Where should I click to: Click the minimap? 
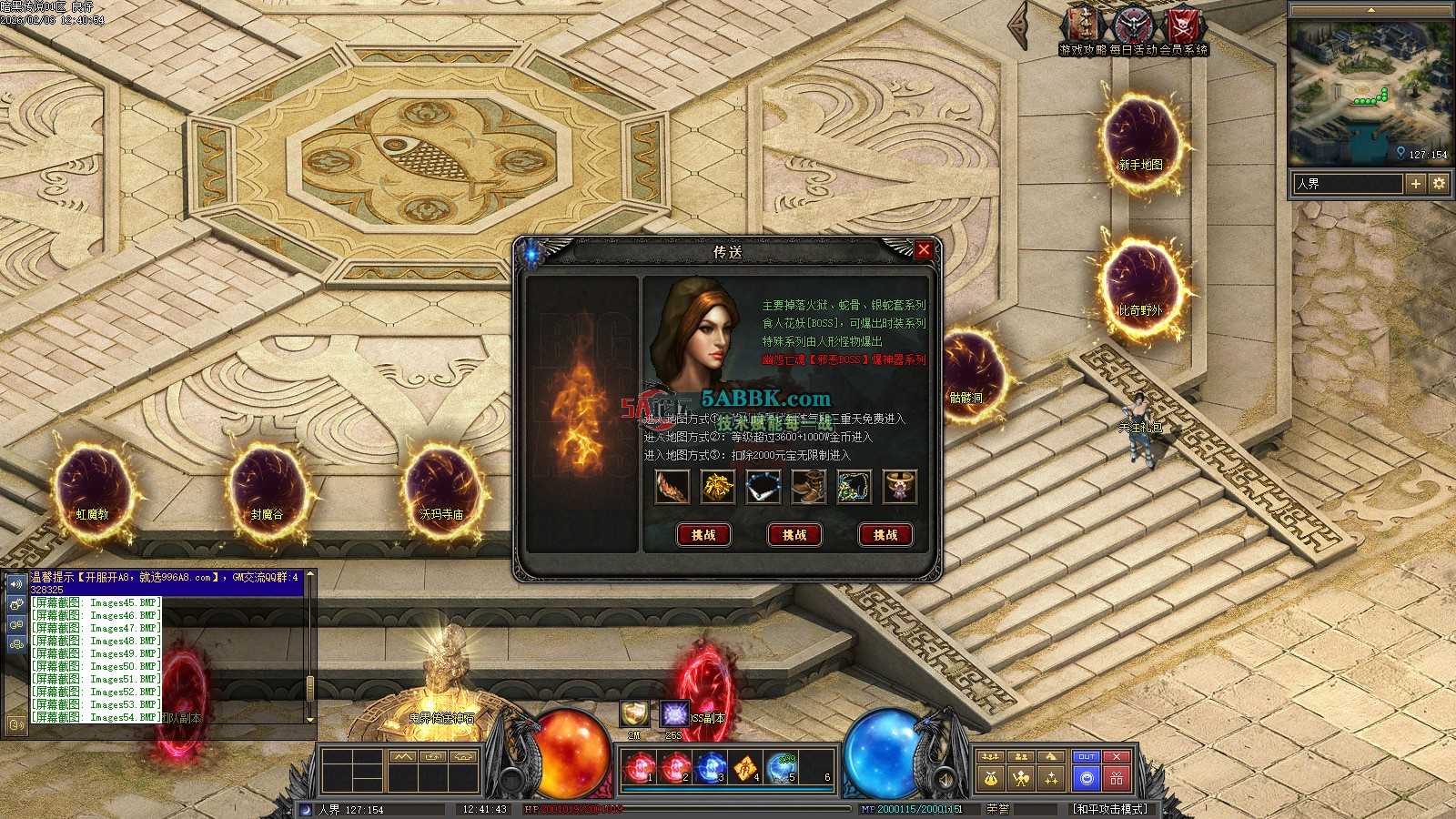click(1370, 91)
